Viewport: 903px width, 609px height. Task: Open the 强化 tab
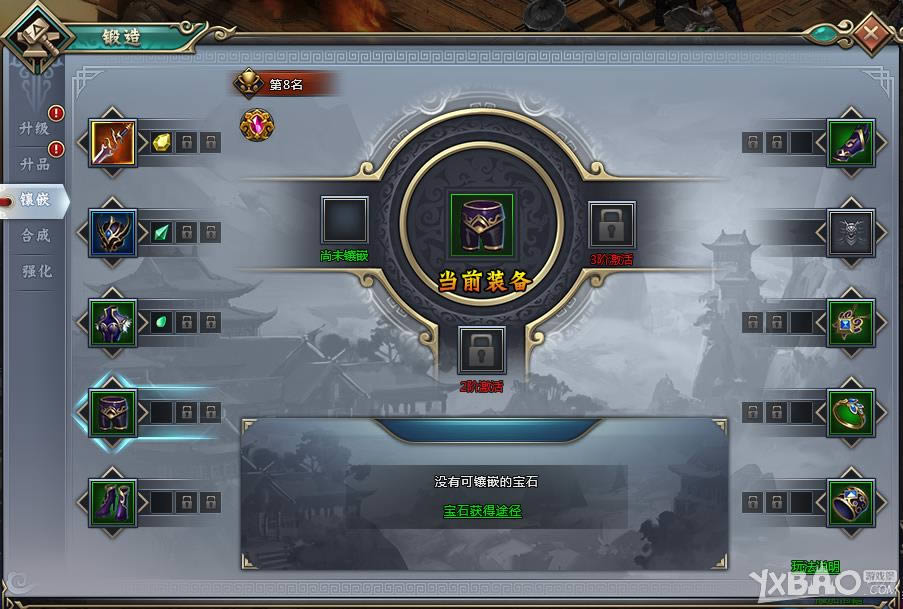point(35,271)
